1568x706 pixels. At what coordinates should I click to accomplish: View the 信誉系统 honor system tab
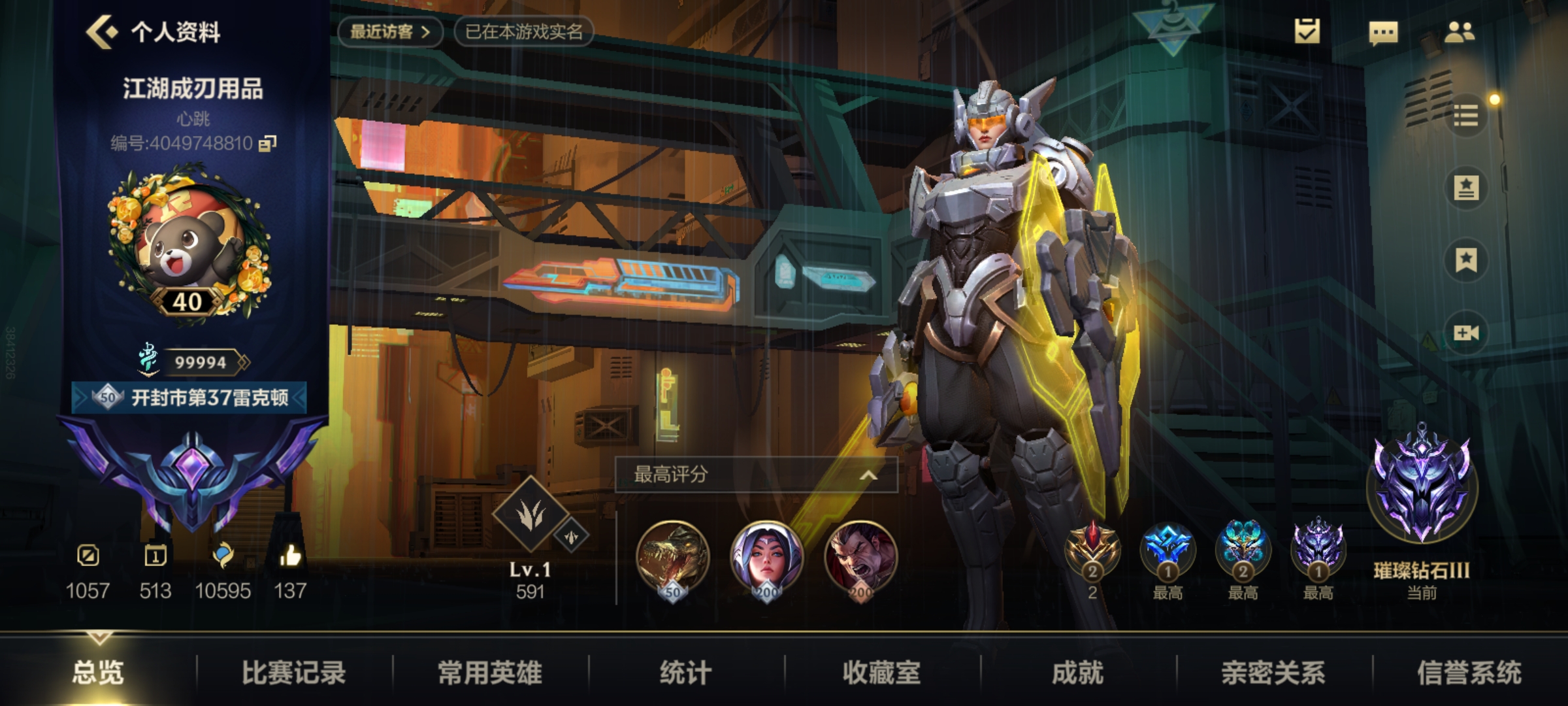click(x=1469, y=672)
